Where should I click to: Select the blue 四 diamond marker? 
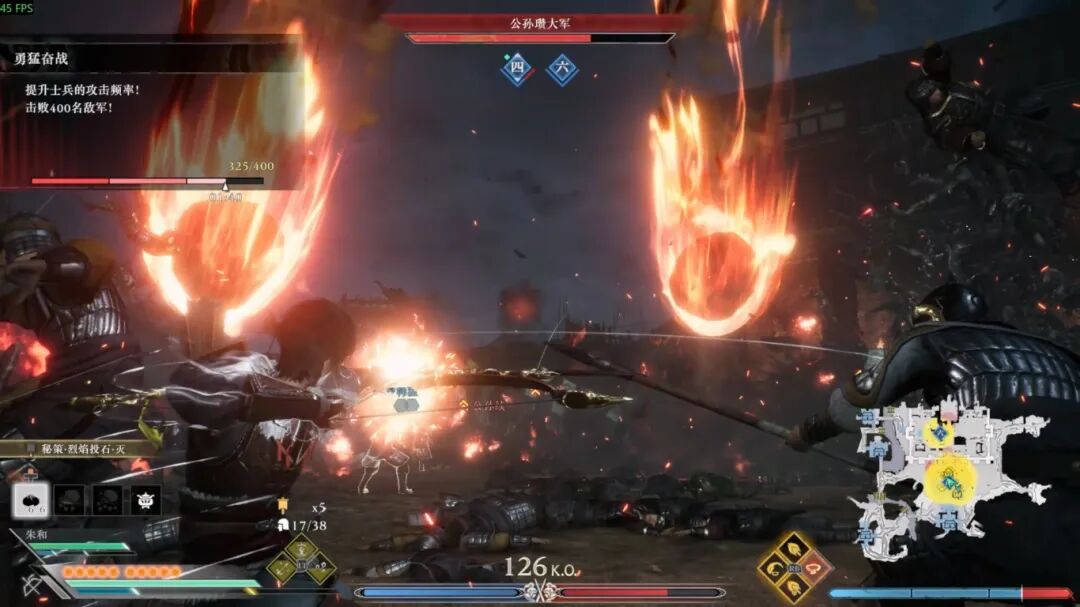tap(517, 69)
